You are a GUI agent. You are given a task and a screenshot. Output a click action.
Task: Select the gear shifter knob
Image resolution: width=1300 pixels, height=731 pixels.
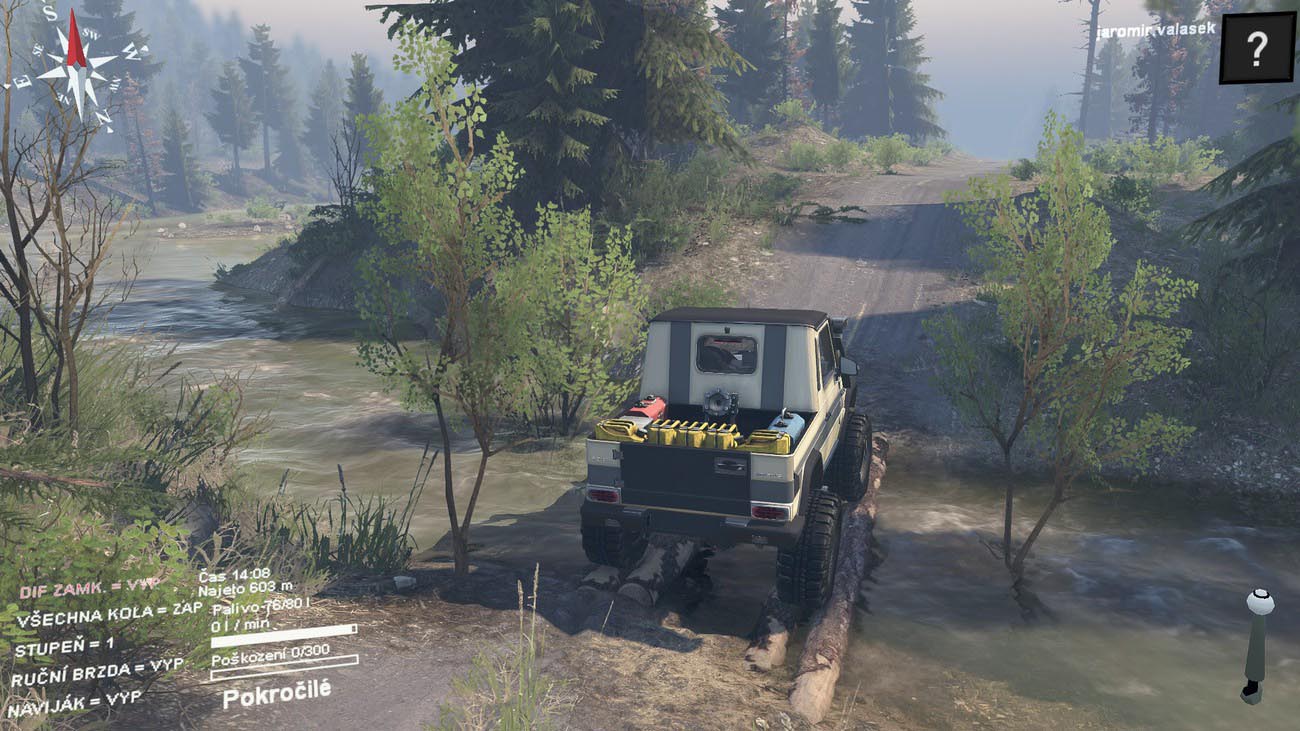coord(1259,603)
